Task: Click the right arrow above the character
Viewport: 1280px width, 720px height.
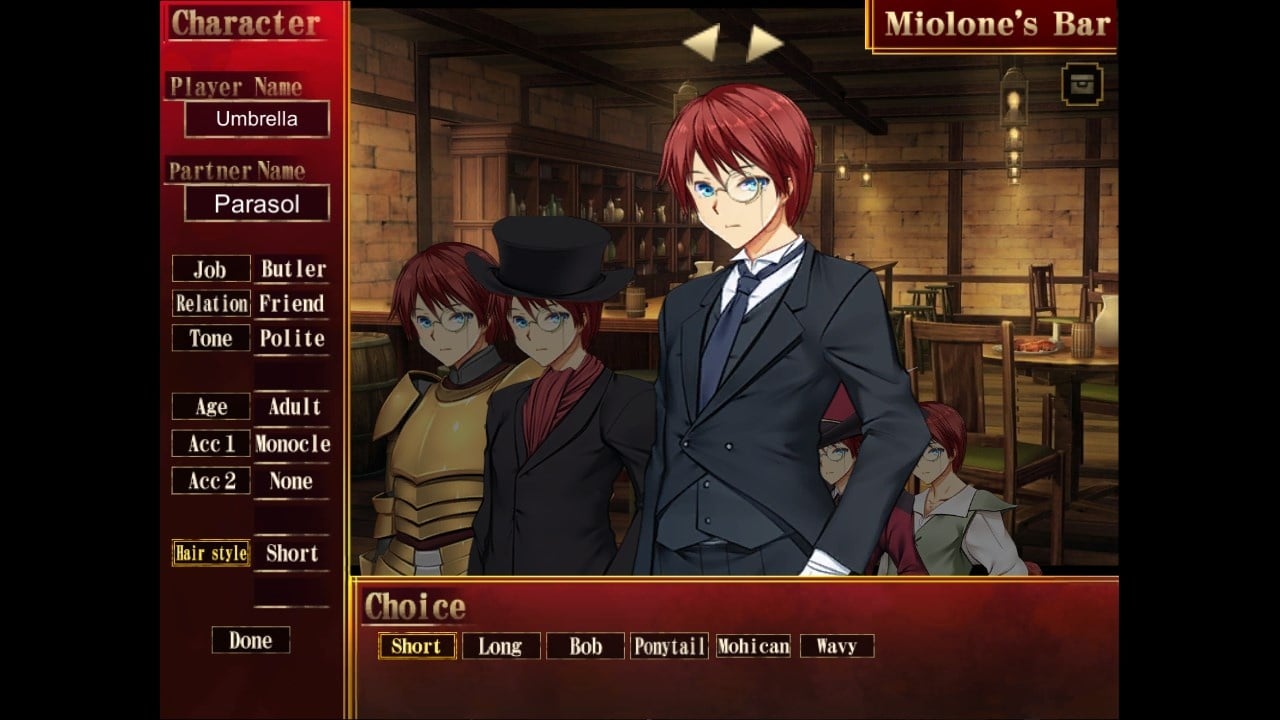Action: (x=763, y=42)
